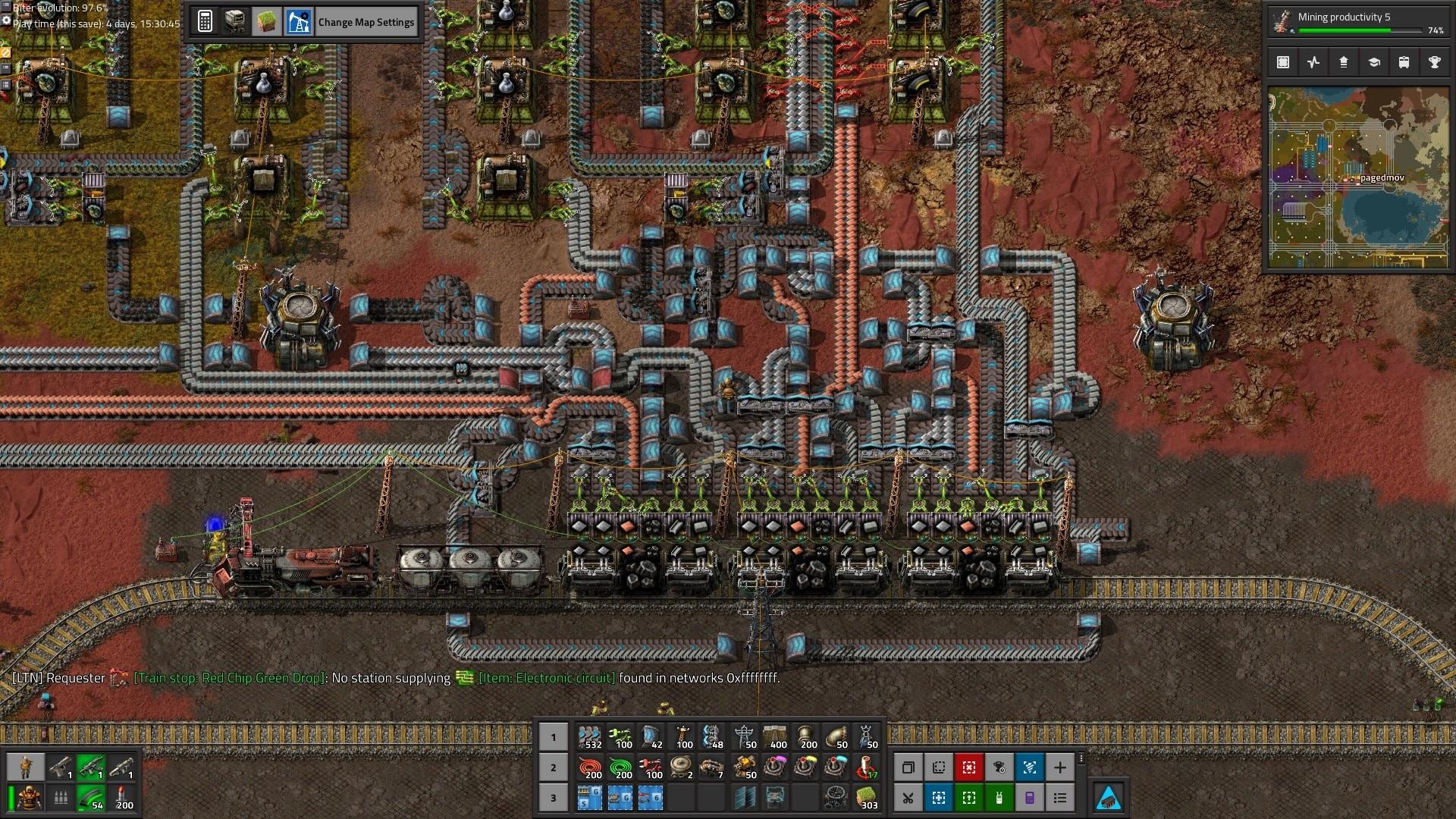Open tips via the graduation cap icon
The height and width of the screenshot is (819, 1456).
[1373, 62]
